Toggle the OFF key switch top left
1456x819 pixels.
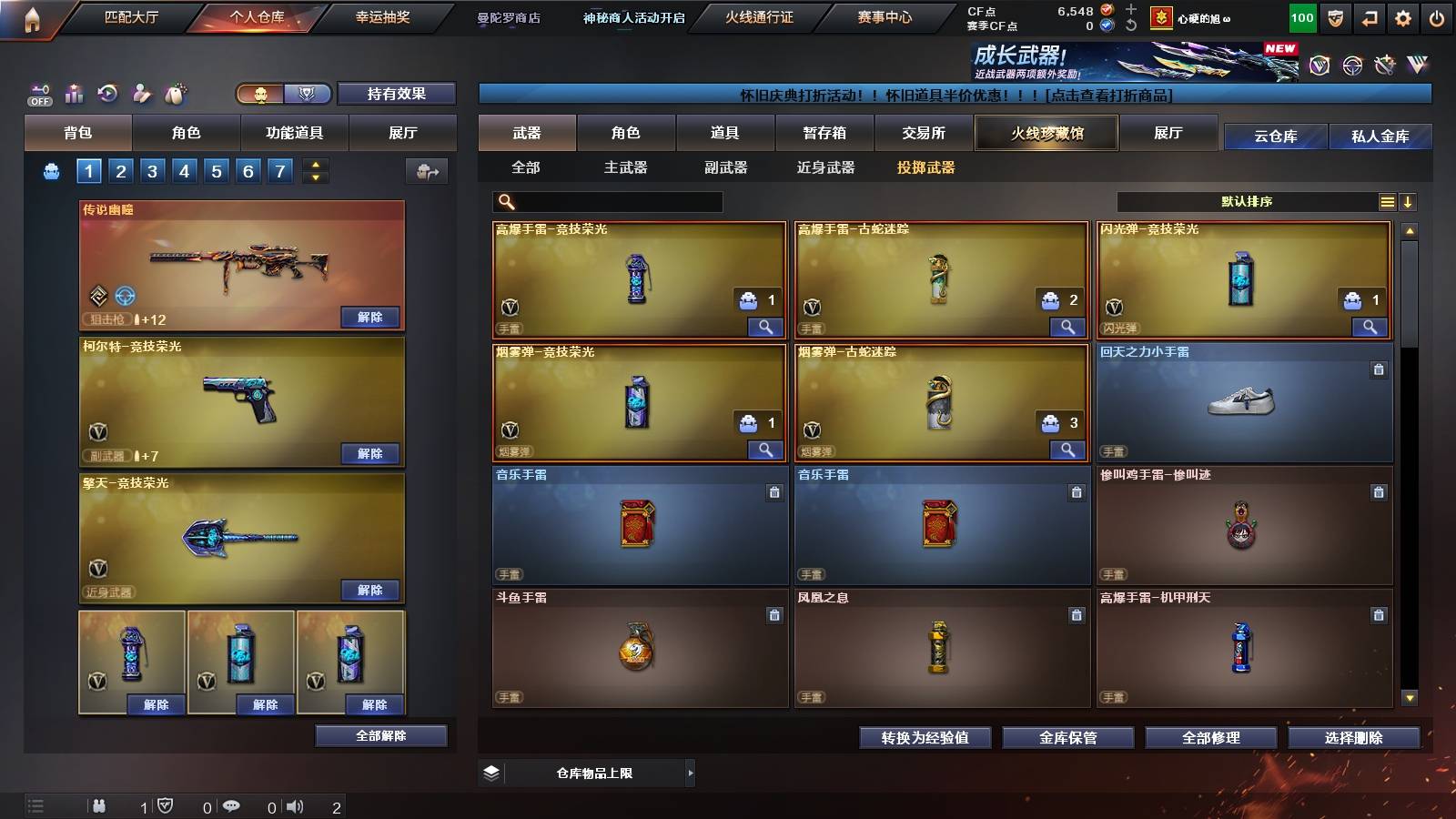tap(38, 94)
